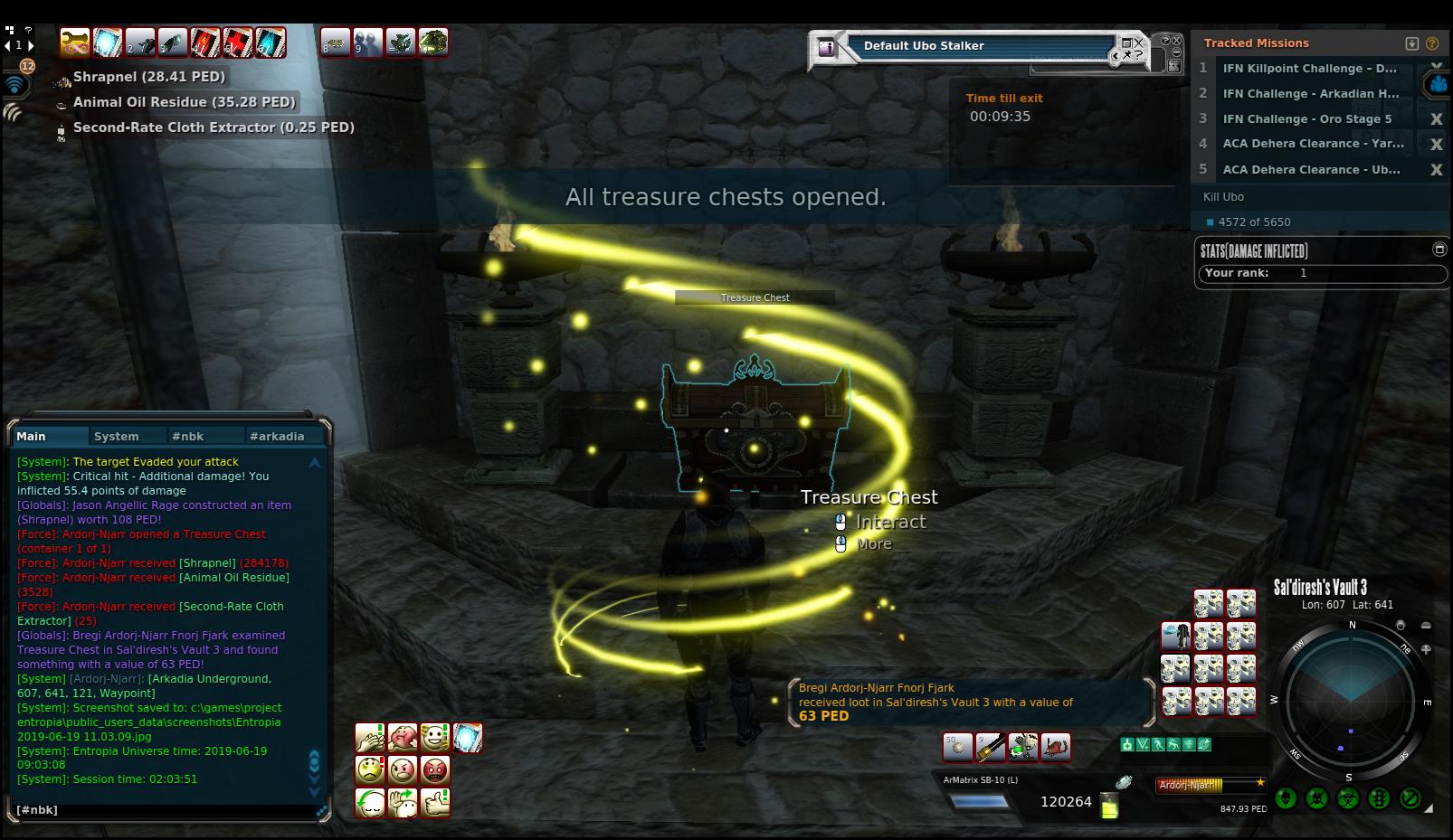
Task: Click the radar compass minimap
Action: tap(1350, 699)
